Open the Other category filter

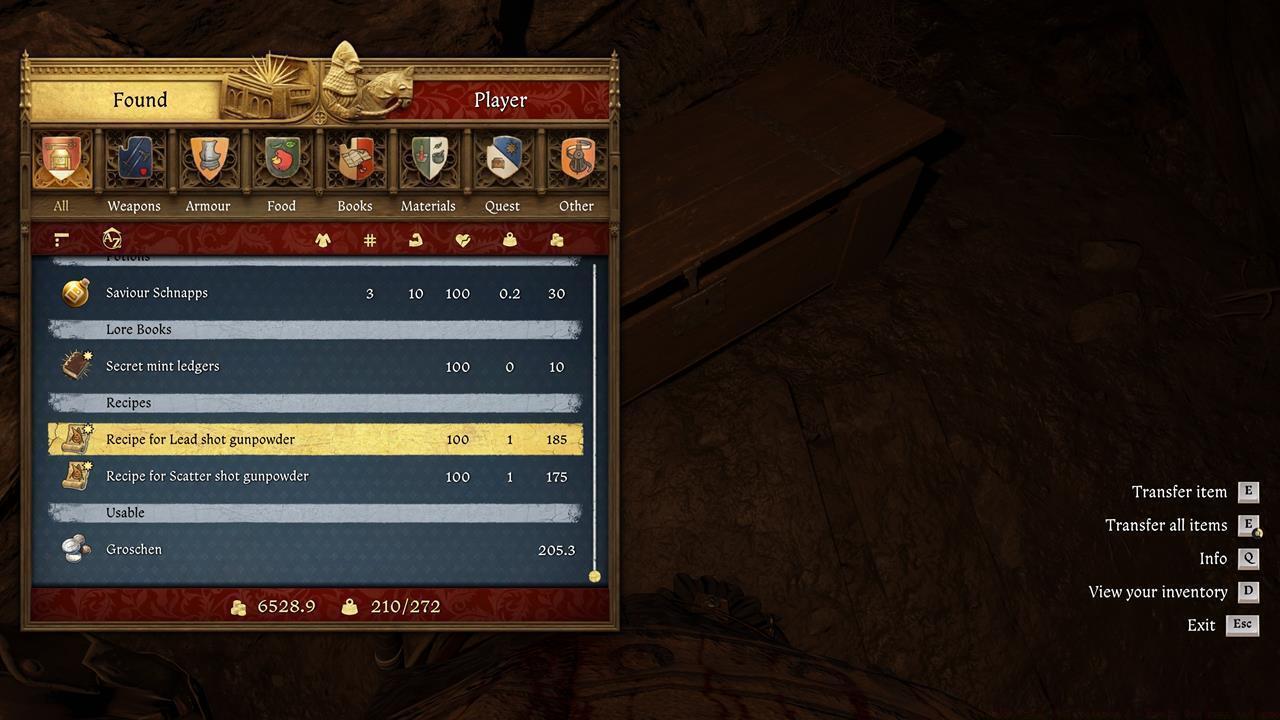click(576, 160)
